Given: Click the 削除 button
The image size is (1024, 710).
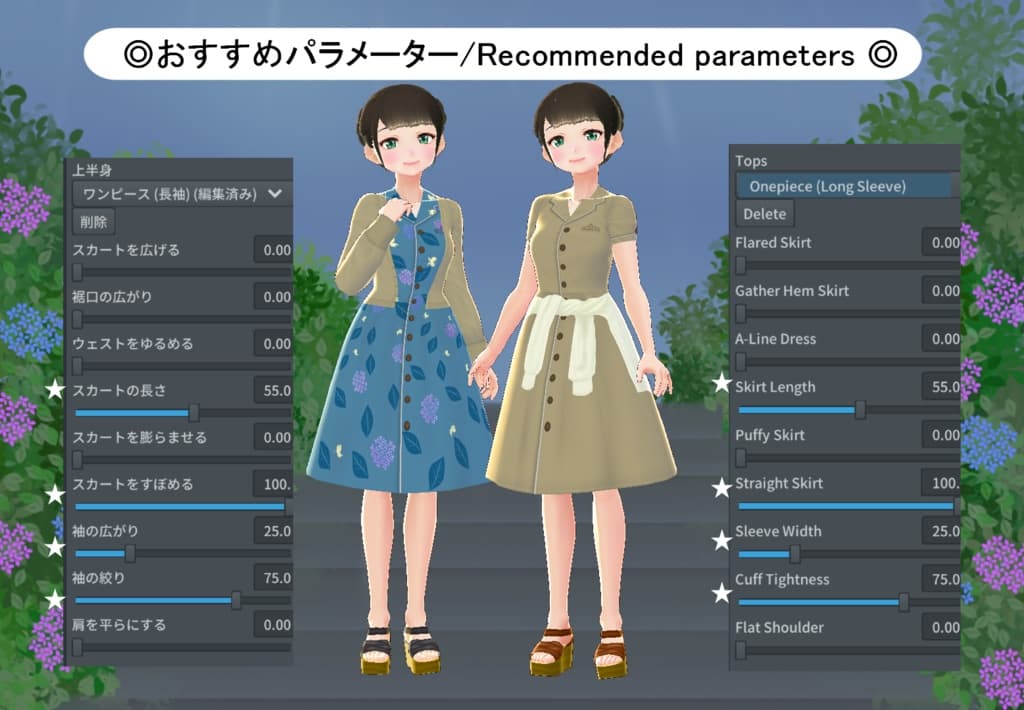Looking at the screenshot, I should (x=93, y=221).
